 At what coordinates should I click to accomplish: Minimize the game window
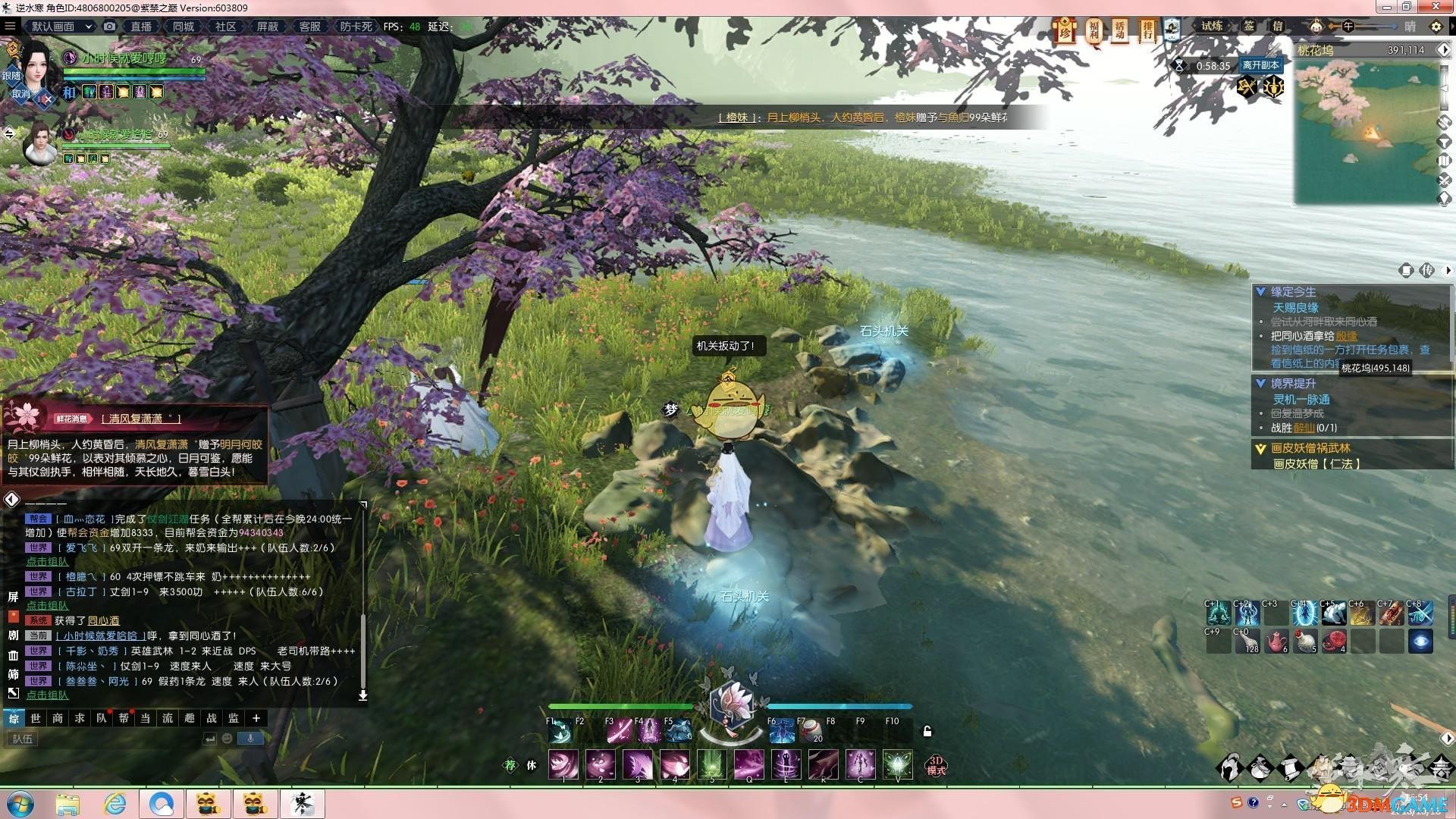pyautogui.click(x=1386, y=7)
